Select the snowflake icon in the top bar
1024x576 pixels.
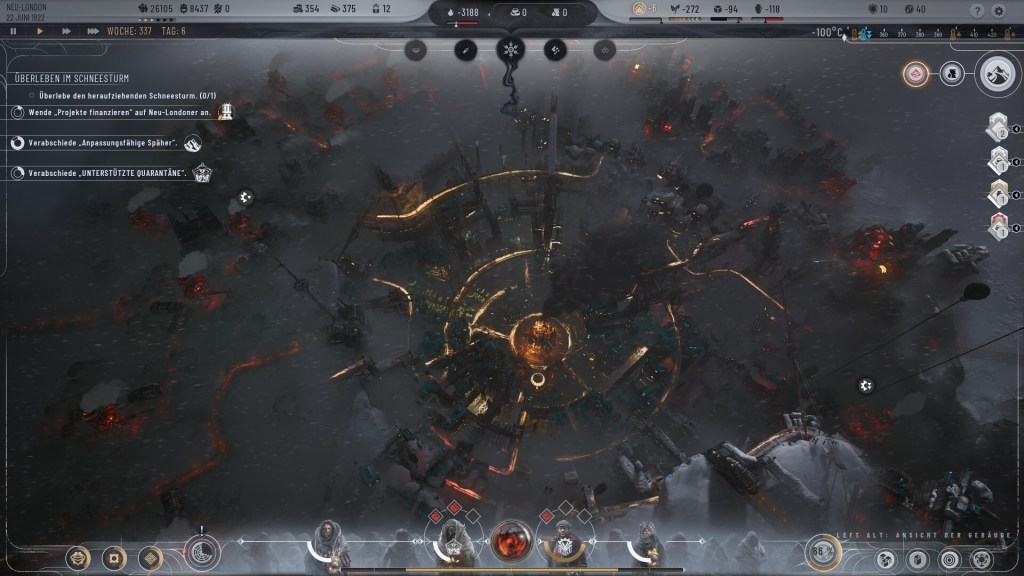tap(511, 50)
